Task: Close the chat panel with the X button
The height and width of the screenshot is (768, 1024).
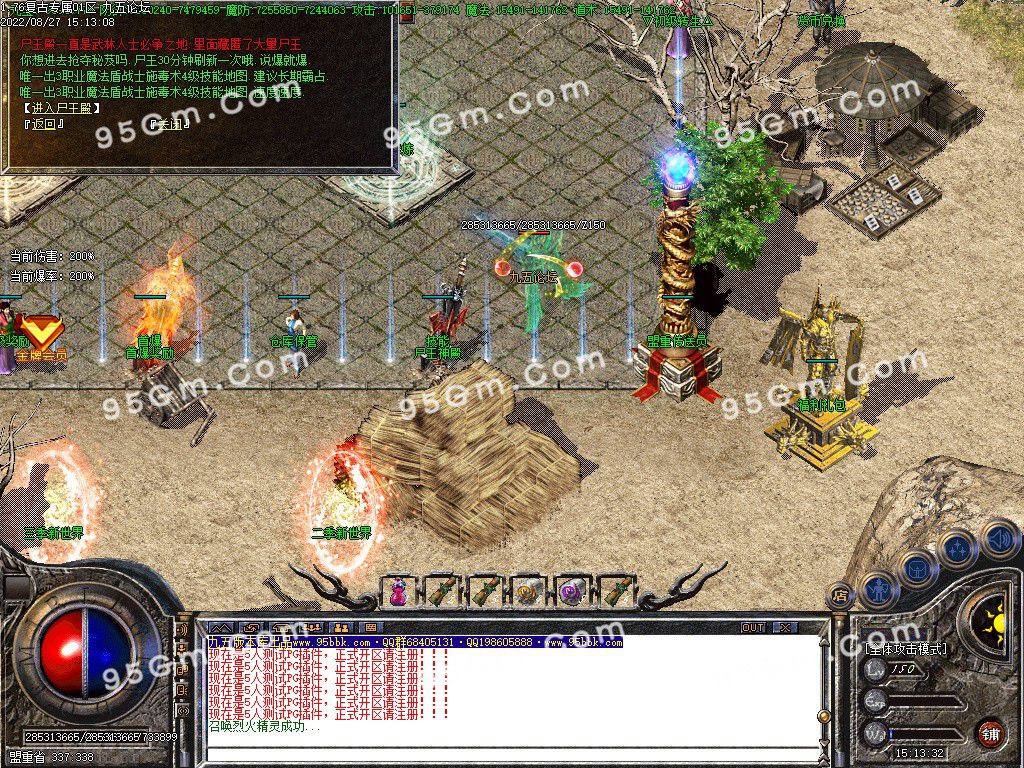Action: (784, 627)
